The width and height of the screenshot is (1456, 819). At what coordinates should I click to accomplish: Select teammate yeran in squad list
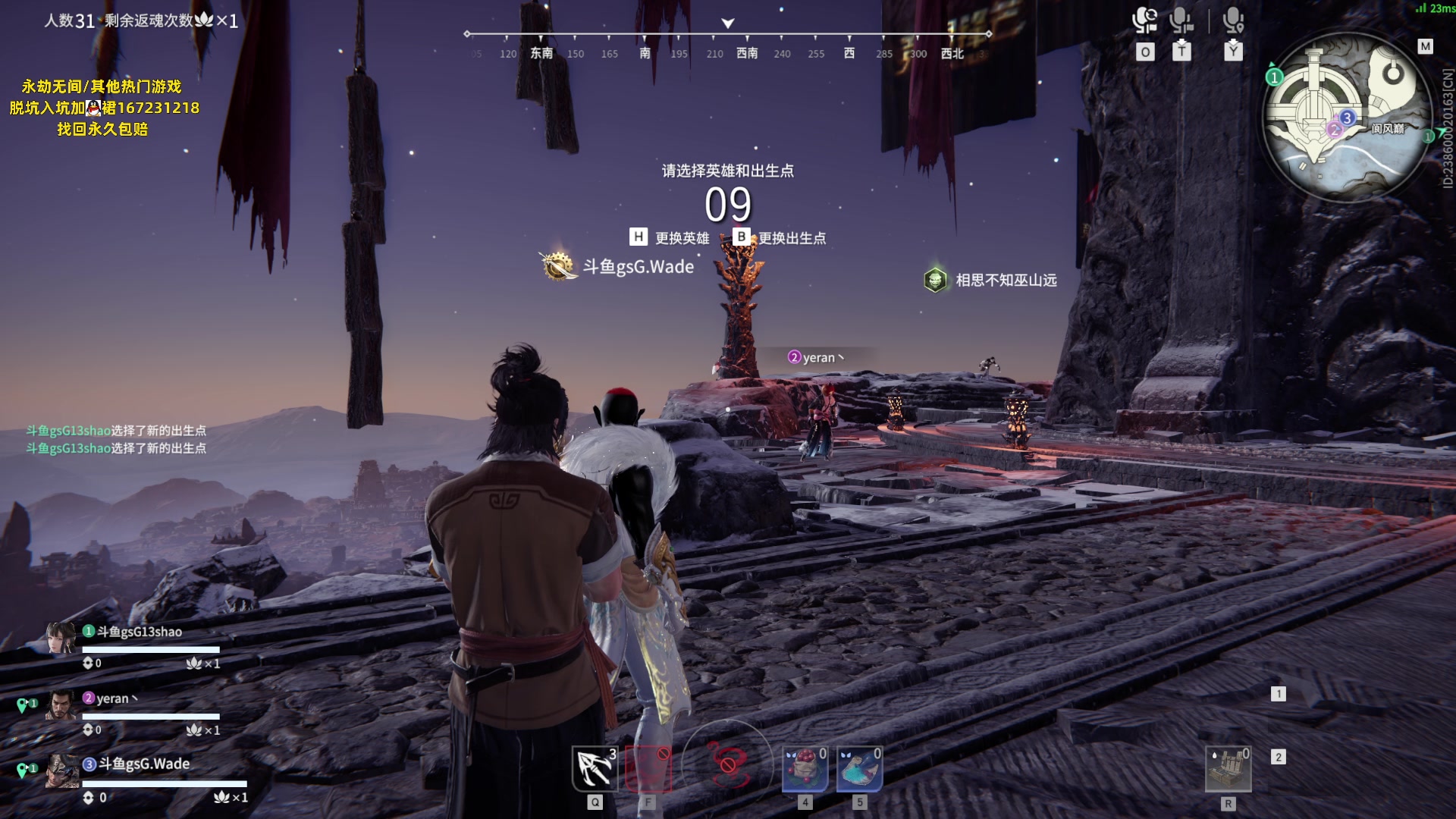[112, 698]
